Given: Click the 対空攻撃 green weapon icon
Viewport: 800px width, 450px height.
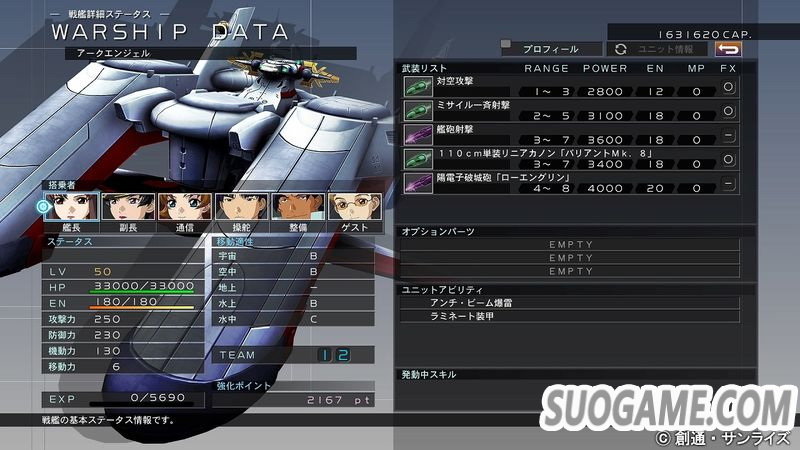Looking at the screenshot, I should tap(417, 87).
